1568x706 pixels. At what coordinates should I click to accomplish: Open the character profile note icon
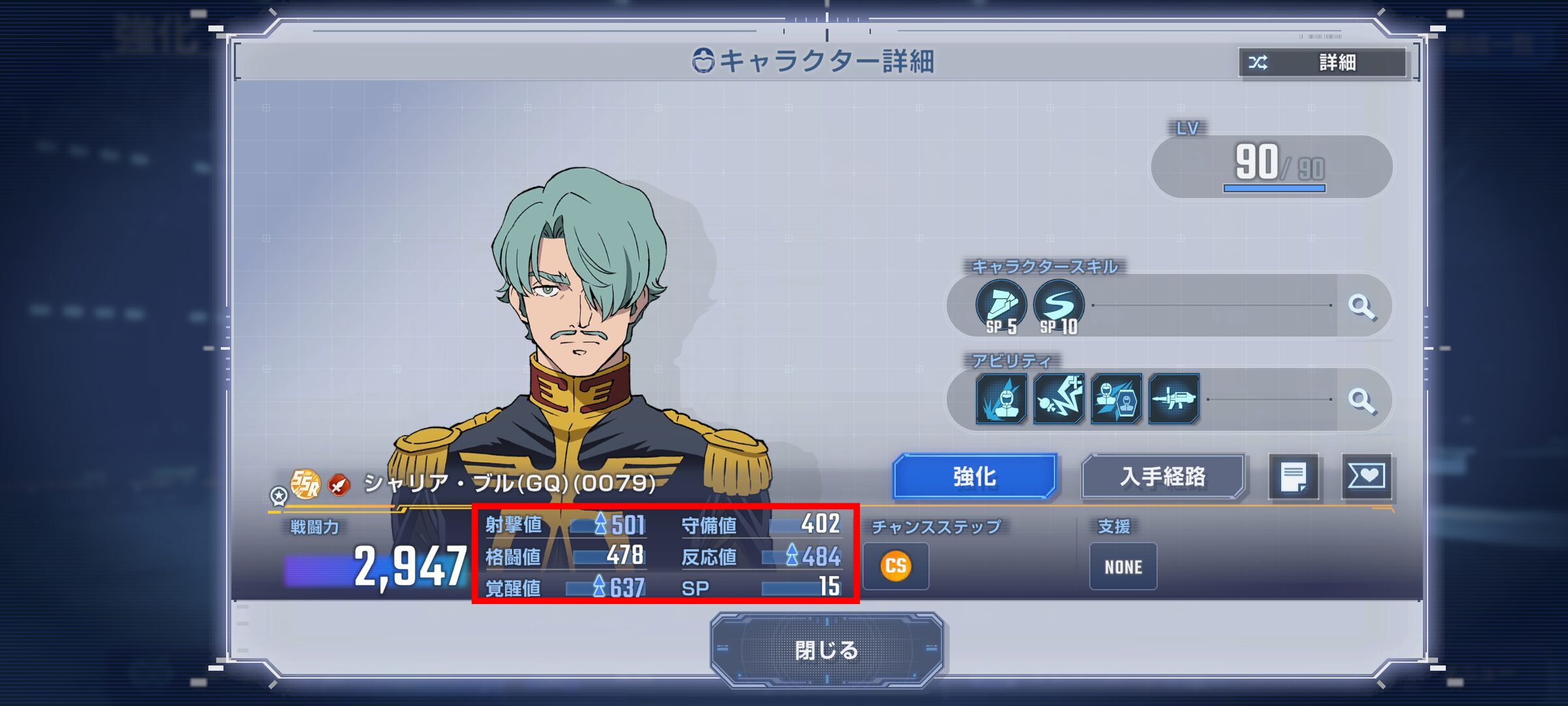point(1294,477)
